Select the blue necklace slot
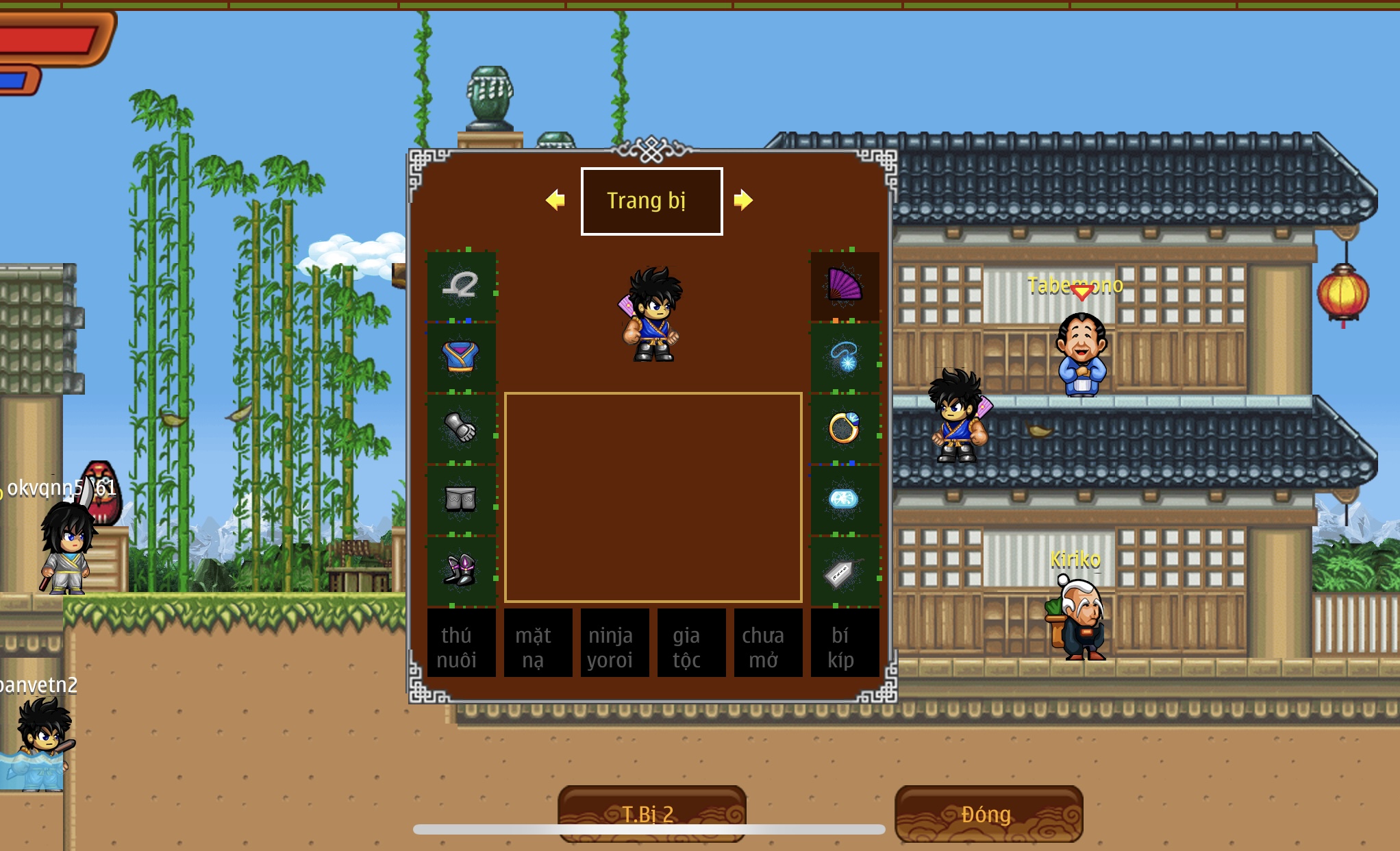 [x=845, y=357]
